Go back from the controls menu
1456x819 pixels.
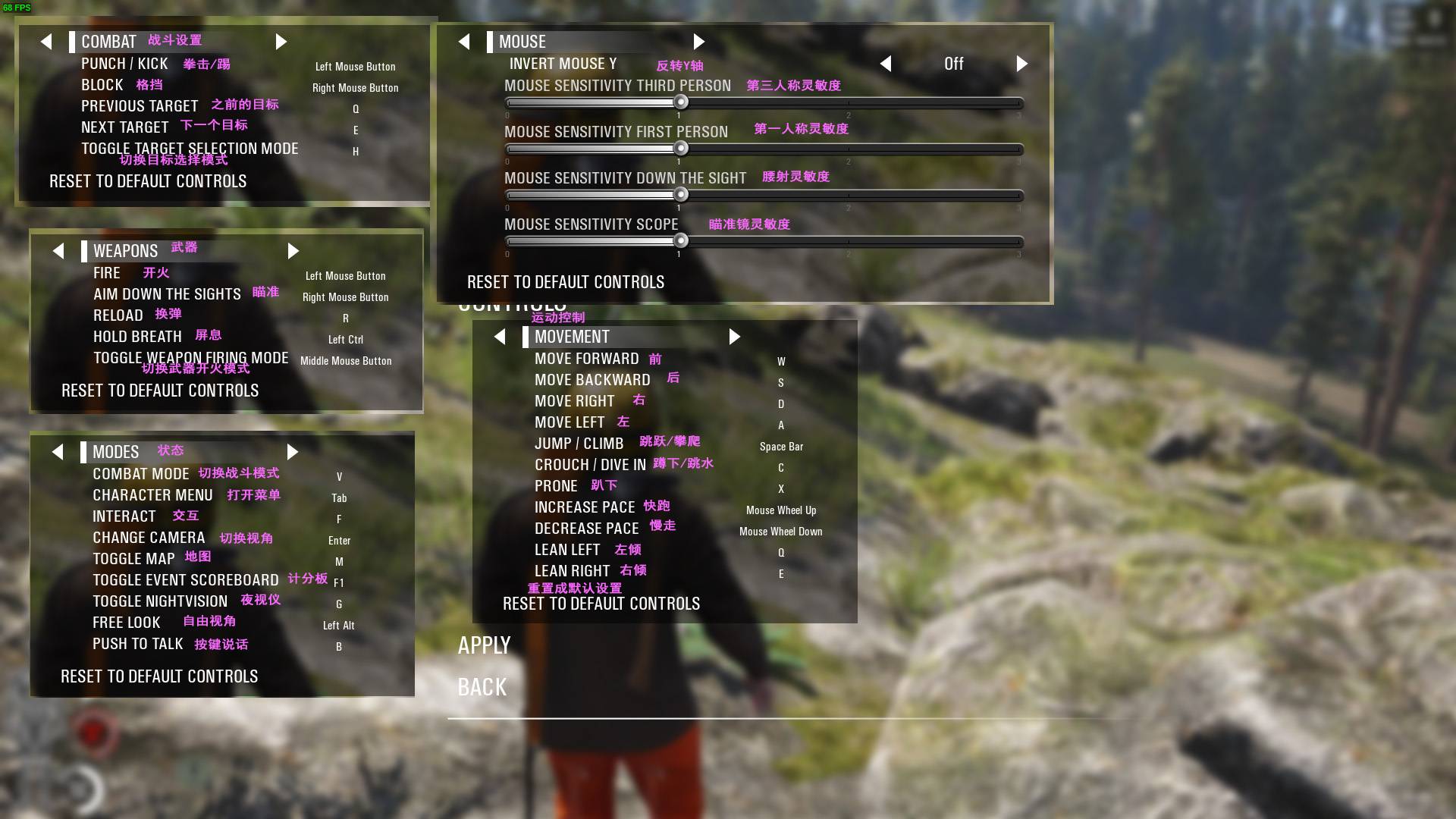pos(482,687)
